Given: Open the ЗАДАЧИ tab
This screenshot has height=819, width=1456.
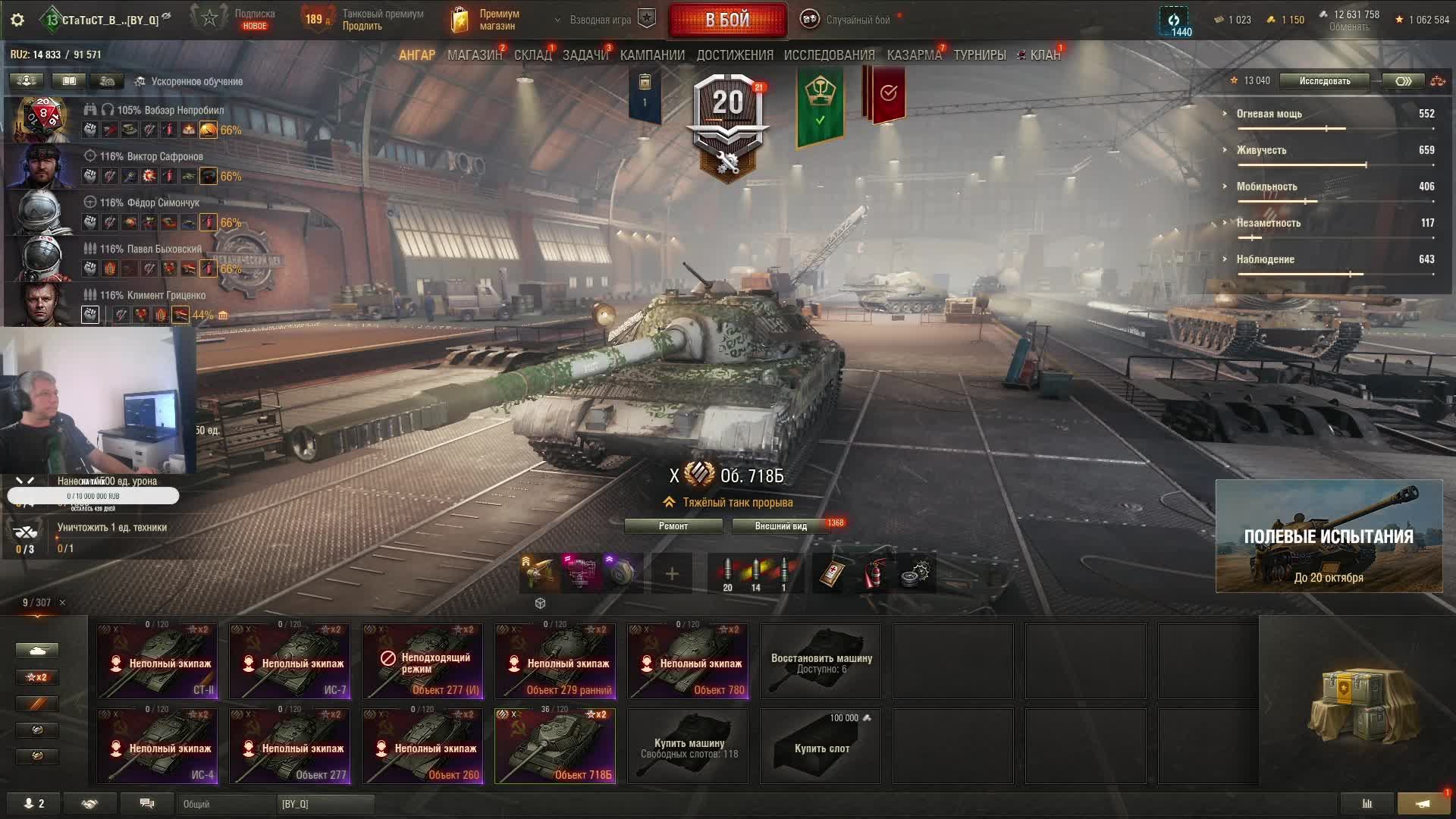Looking at the screenshot, I should 585,55.
